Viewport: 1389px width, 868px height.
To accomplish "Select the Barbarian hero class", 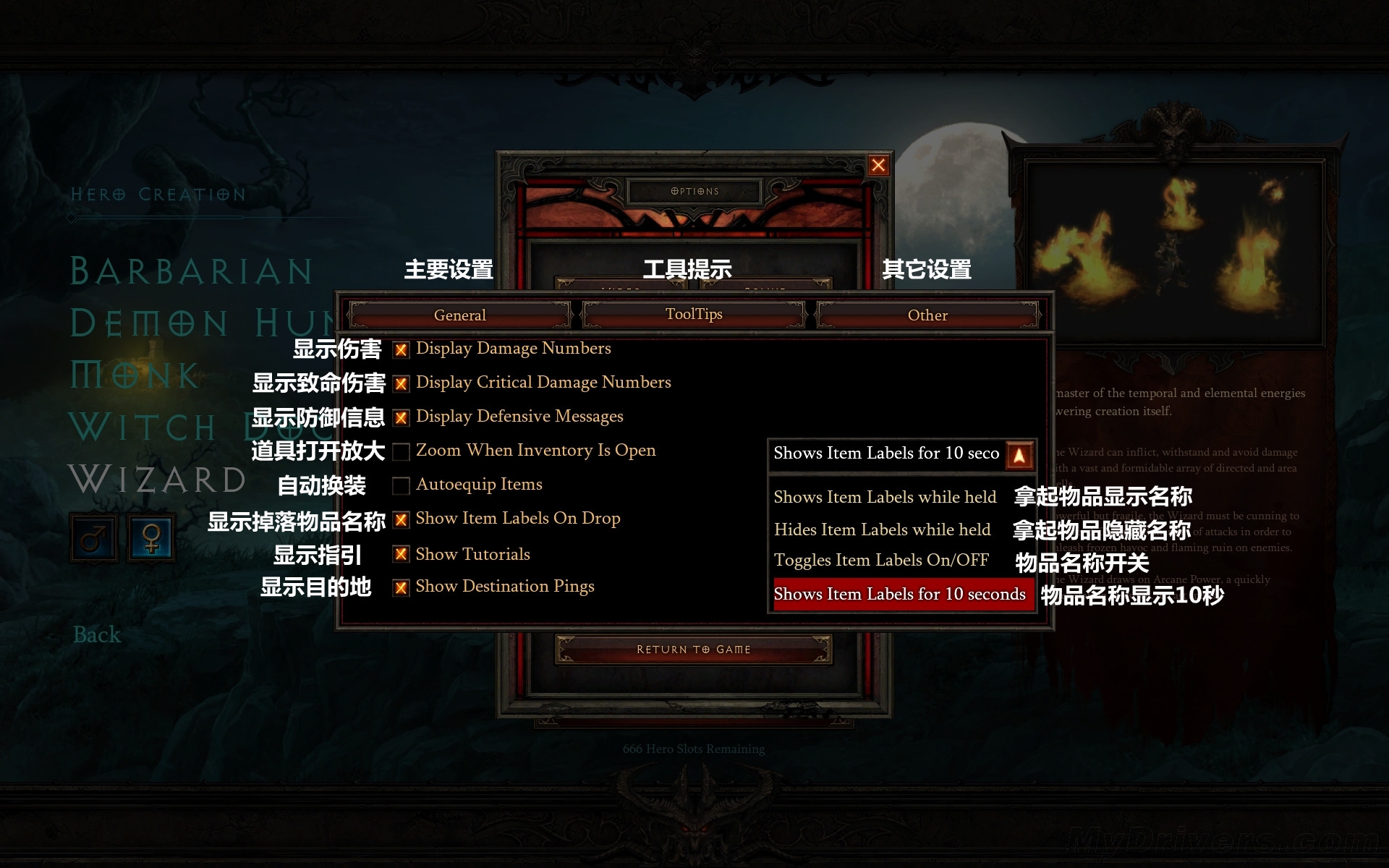I will tap(191, 271).
